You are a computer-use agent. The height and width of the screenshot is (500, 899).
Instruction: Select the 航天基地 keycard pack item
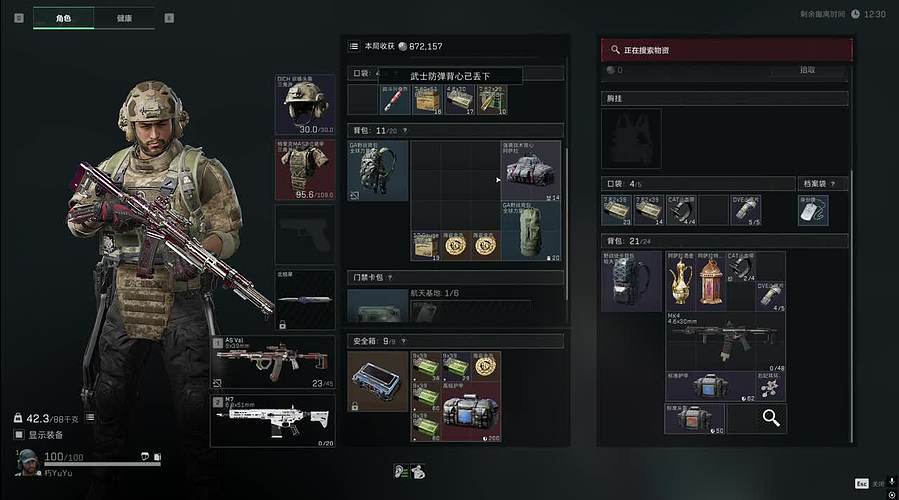coord(378,306)
